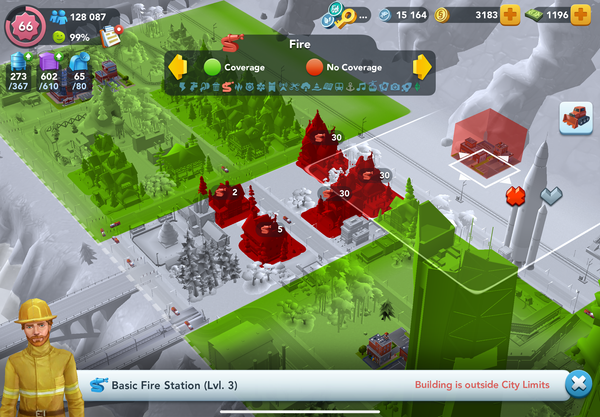
Task: Add more Simoleon coins with the plus button
Action: [x=510, y=15]
